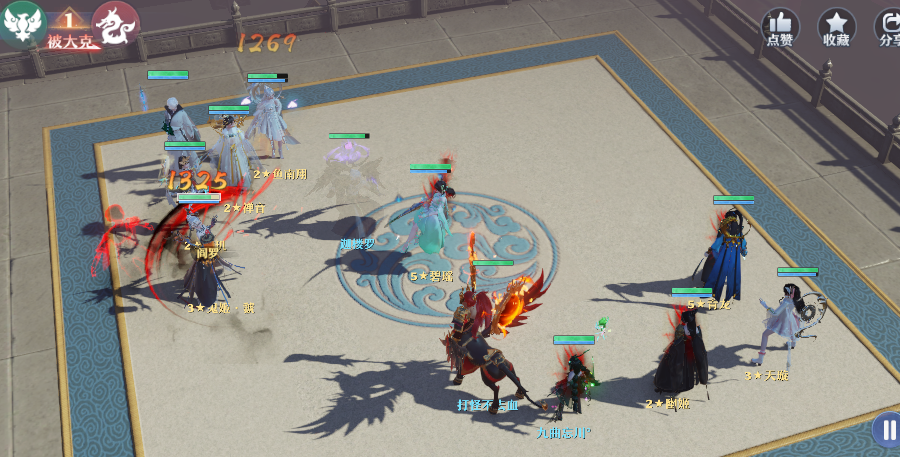This screenshot has width=900, height=457.
Task: Share the battle via the 分享 button
Action: tap(888, 25)
